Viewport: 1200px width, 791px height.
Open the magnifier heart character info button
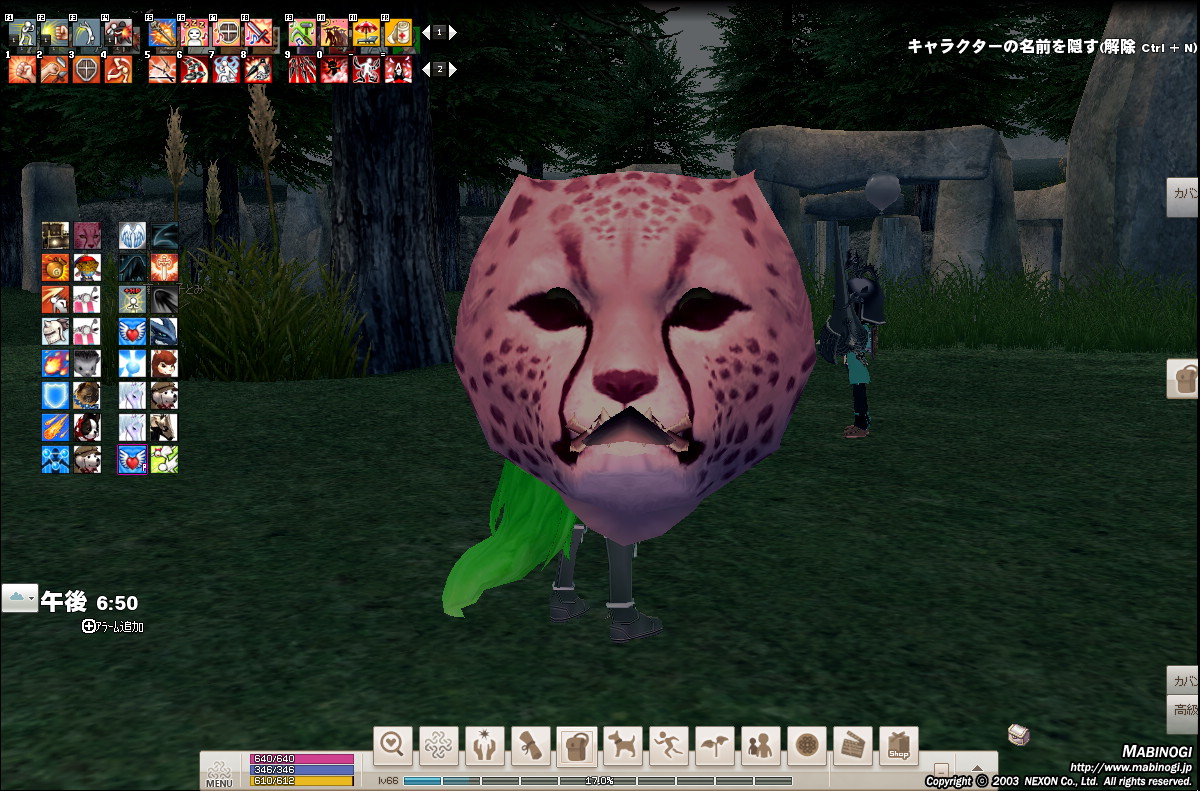point(393,745)
